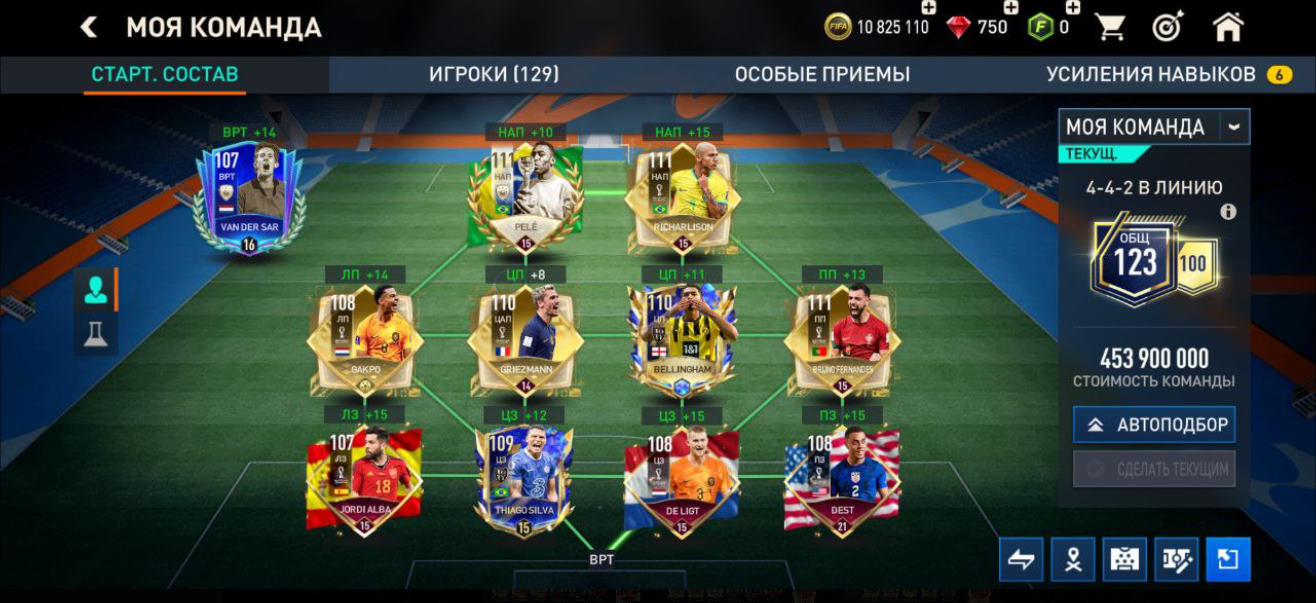Select the Bellingham player card
The width and height of the screenshot is (1316, 603).
(683, 342)
